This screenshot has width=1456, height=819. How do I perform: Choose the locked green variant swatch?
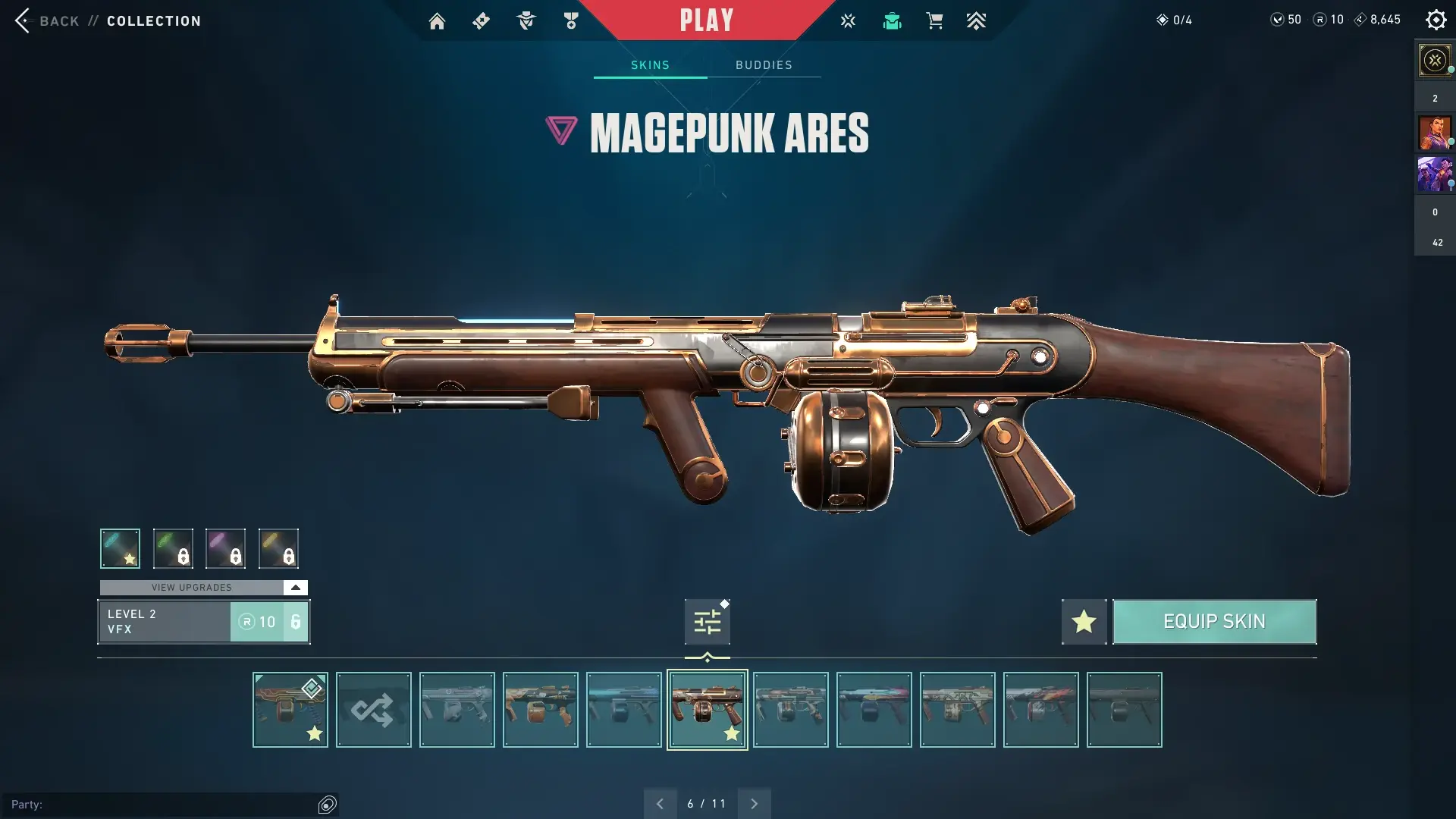point(173,548)
